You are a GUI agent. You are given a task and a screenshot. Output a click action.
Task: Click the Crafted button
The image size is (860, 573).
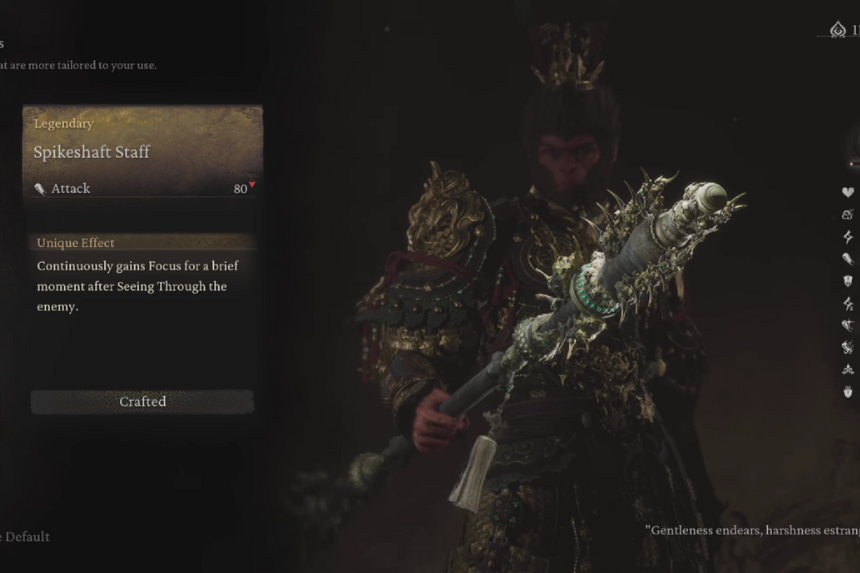pos(142,401)
